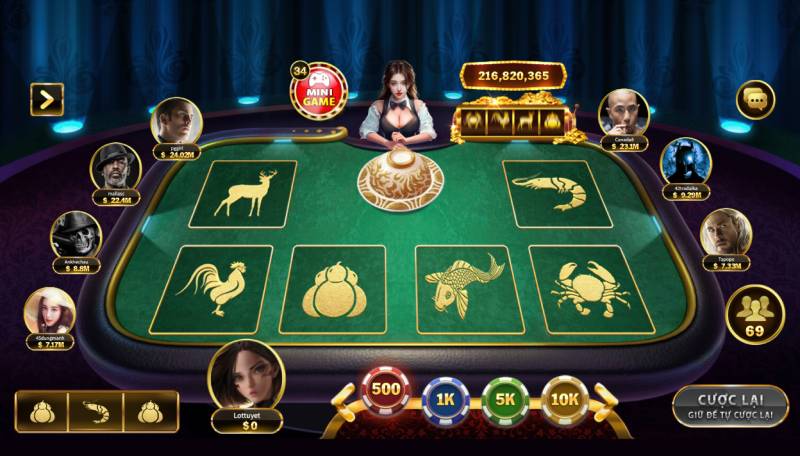Click the Cược Lại rebet button
This screenshot has height=456, width=800.
(729, 405)
